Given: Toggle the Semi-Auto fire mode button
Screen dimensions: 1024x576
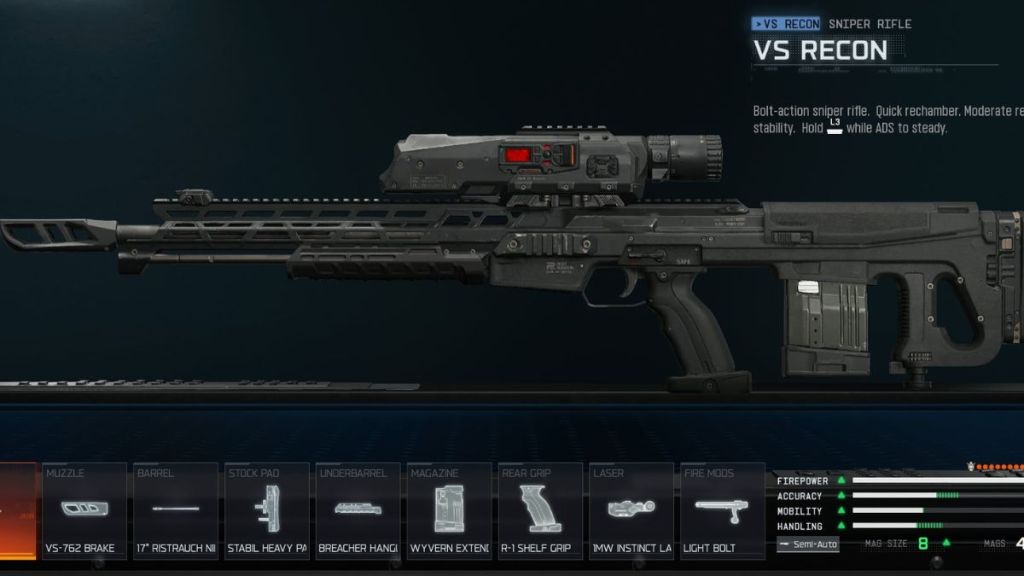Looking at the screenshot, I should tap(807, 544).
